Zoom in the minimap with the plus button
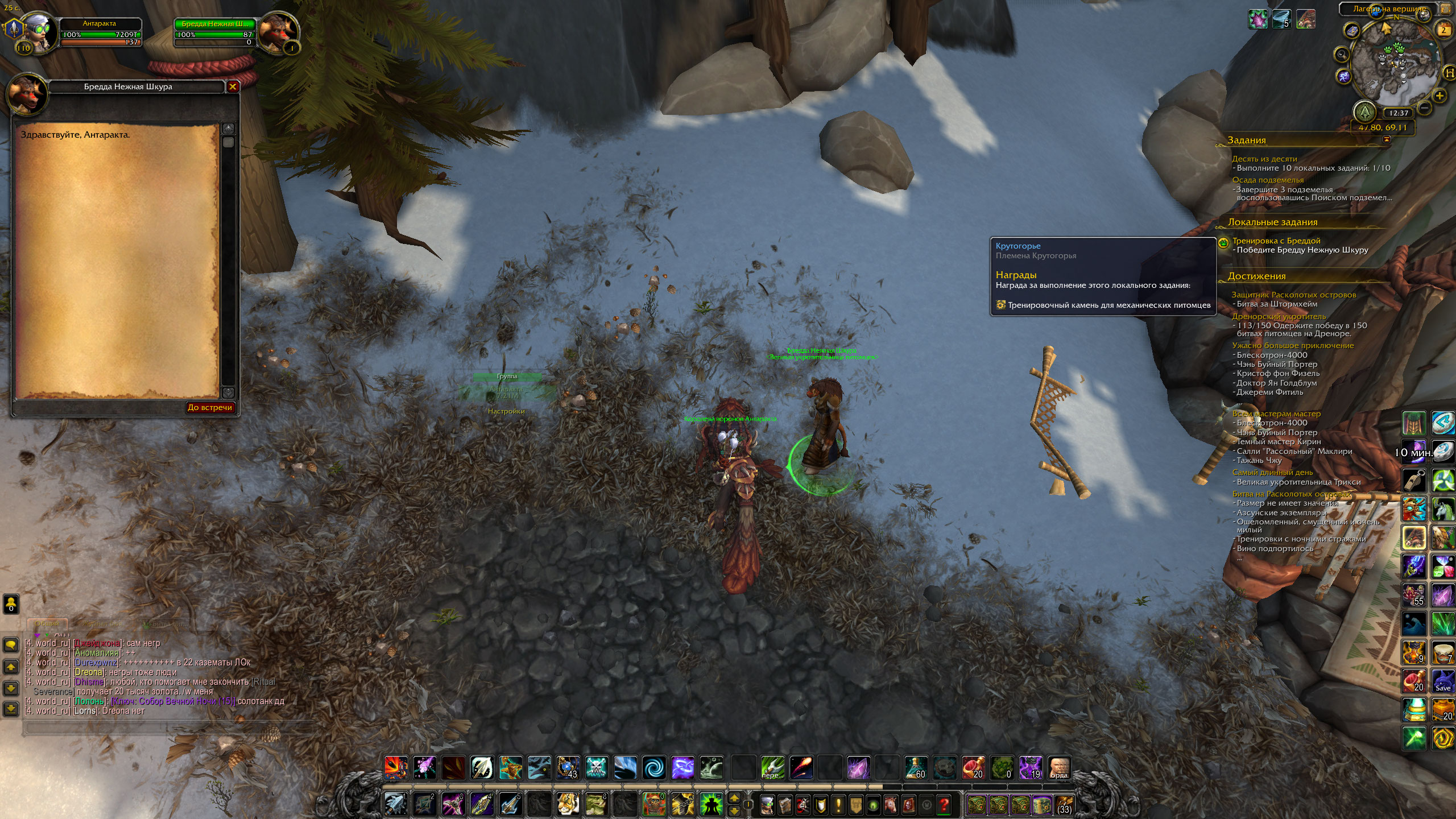Screen dimensions: 1456x819 [1440, 96]
